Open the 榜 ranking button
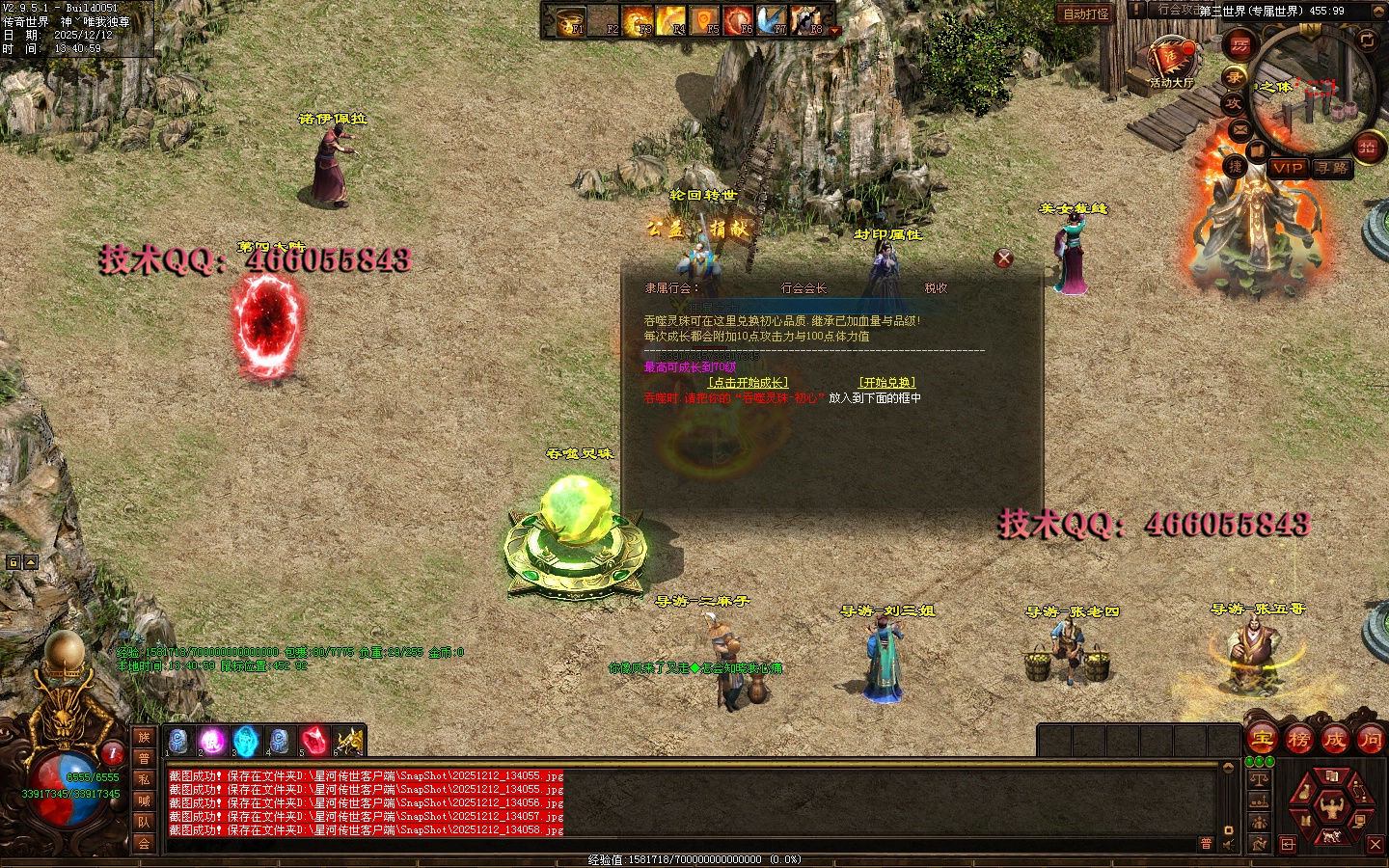This screenshot has height=868, width=1389. pyautogui.click(x=1298, y=740)
